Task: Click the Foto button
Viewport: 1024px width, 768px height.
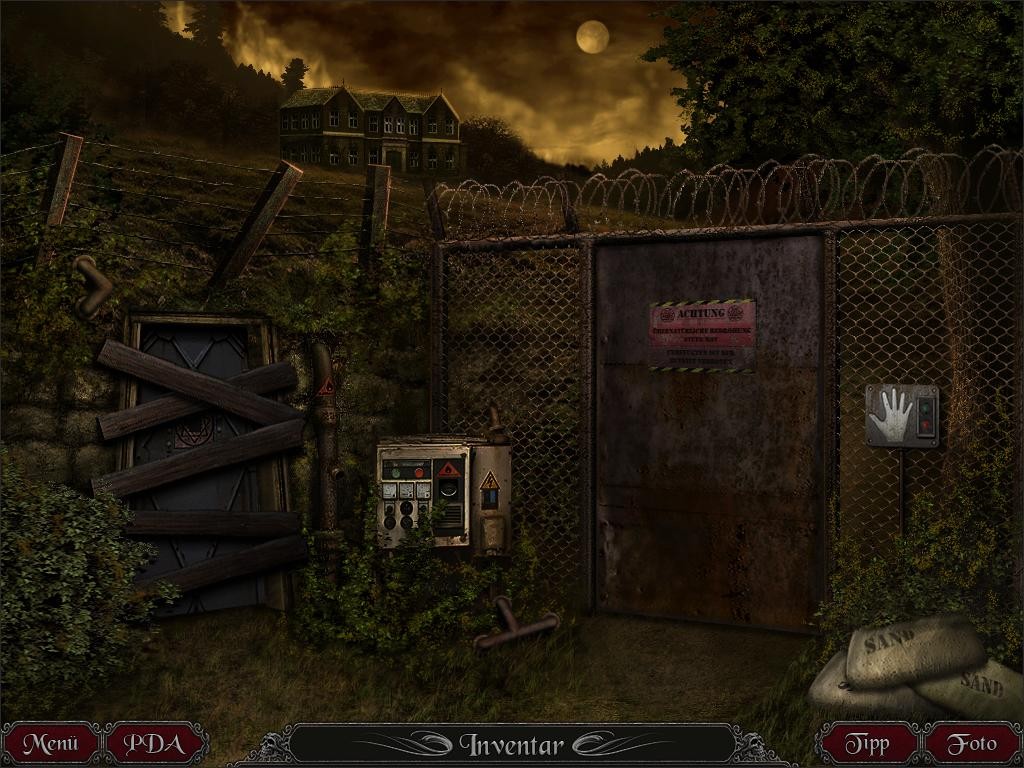Action: click(x=971, y=744)
